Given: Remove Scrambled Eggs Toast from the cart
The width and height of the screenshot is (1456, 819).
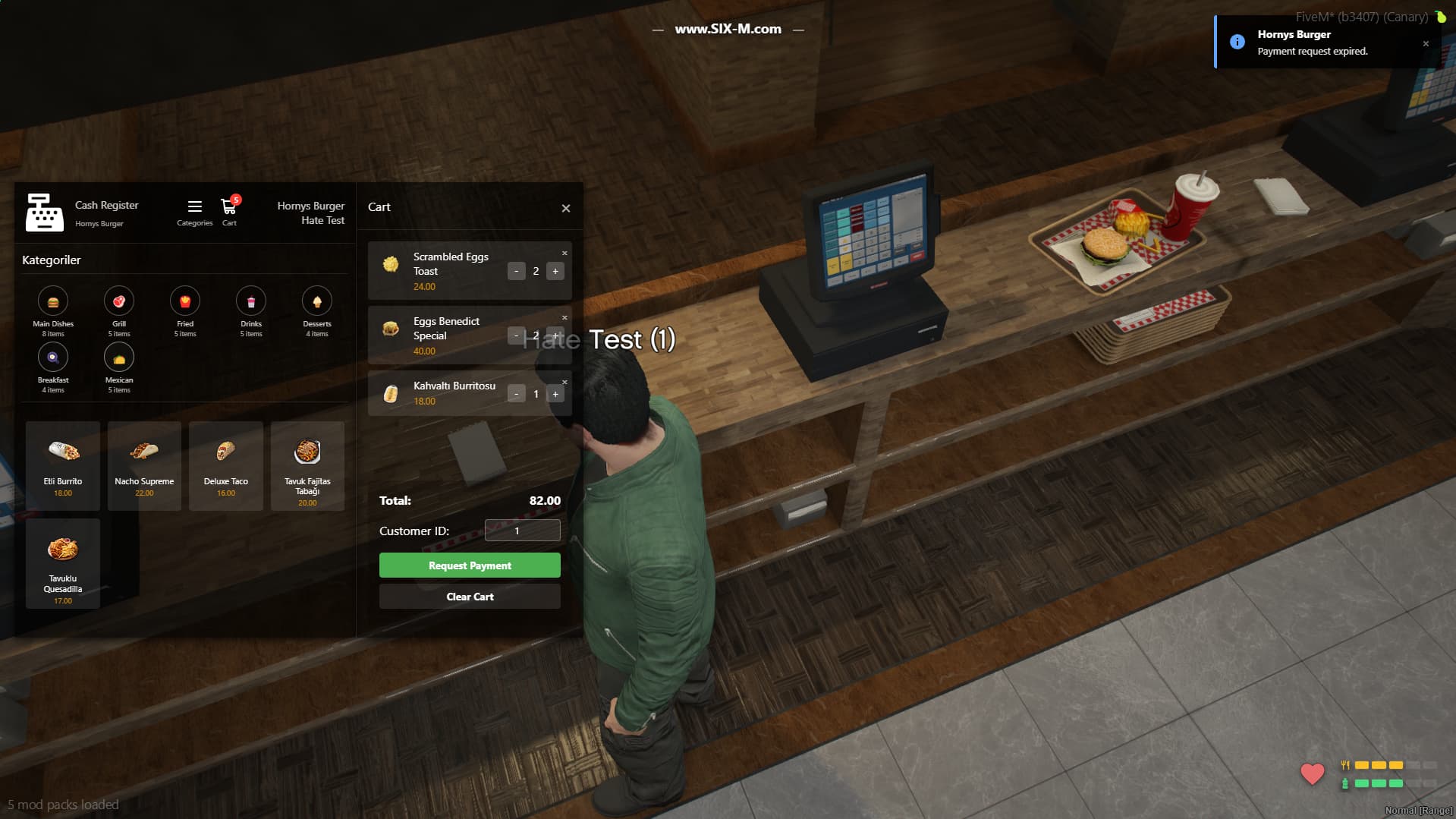Looking at the screenshot, I should click(x=564, y=253).
